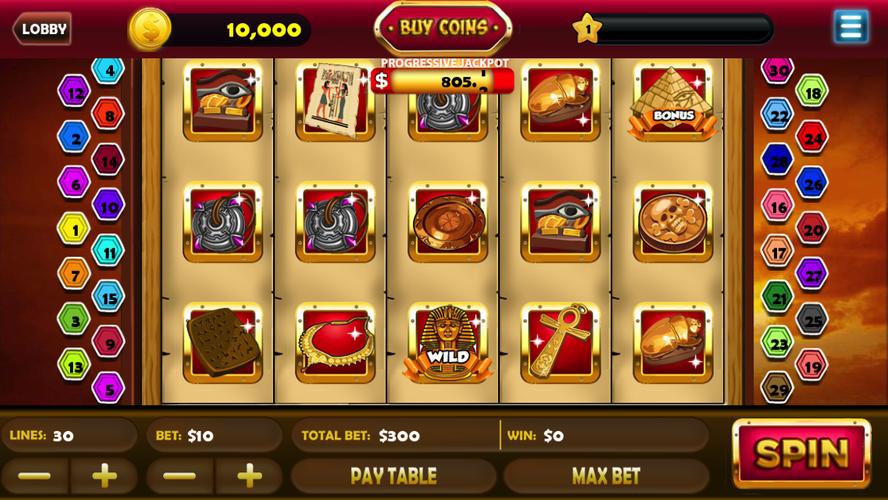Open the hamburger menu
The width and height of the screenshot is (888, 500).
[850, 27]
